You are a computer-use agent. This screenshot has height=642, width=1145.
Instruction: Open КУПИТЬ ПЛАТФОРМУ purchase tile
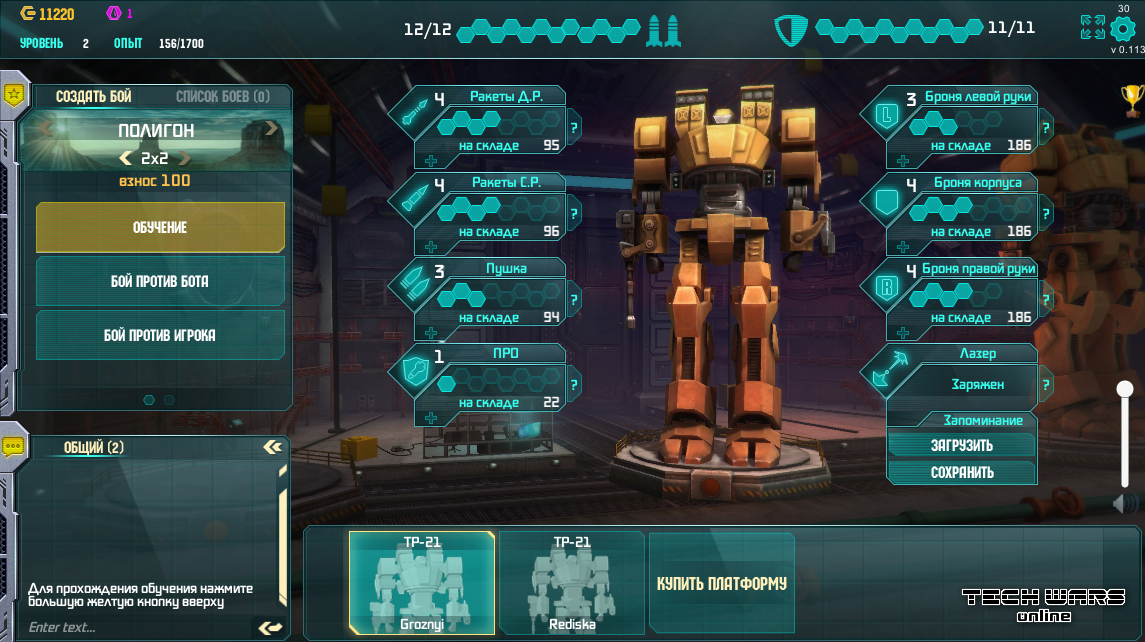pos(722,583)
